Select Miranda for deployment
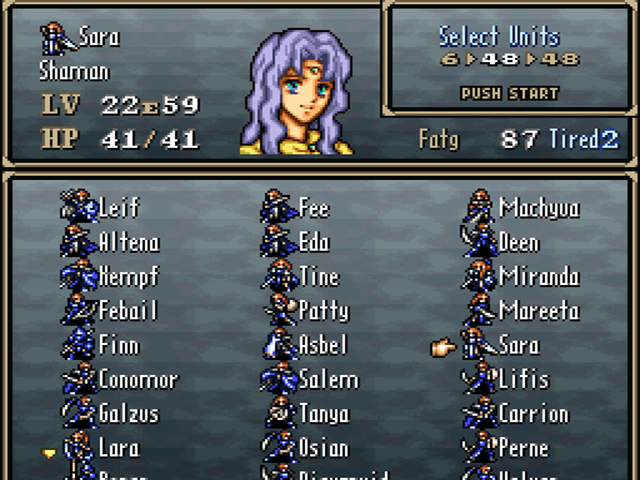This screenshot has height=480, width=640. pyautogui.click(x=538, y=277)
